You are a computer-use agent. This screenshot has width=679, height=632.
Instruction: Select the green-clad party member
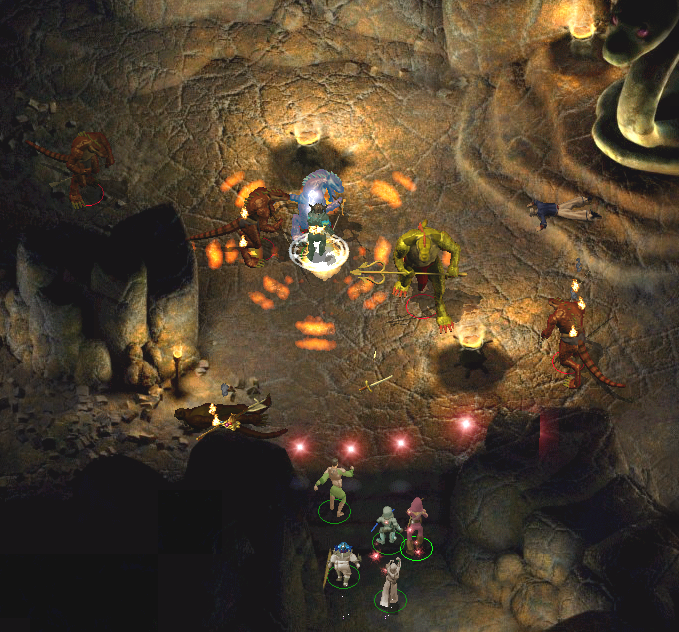pos(335,489)
